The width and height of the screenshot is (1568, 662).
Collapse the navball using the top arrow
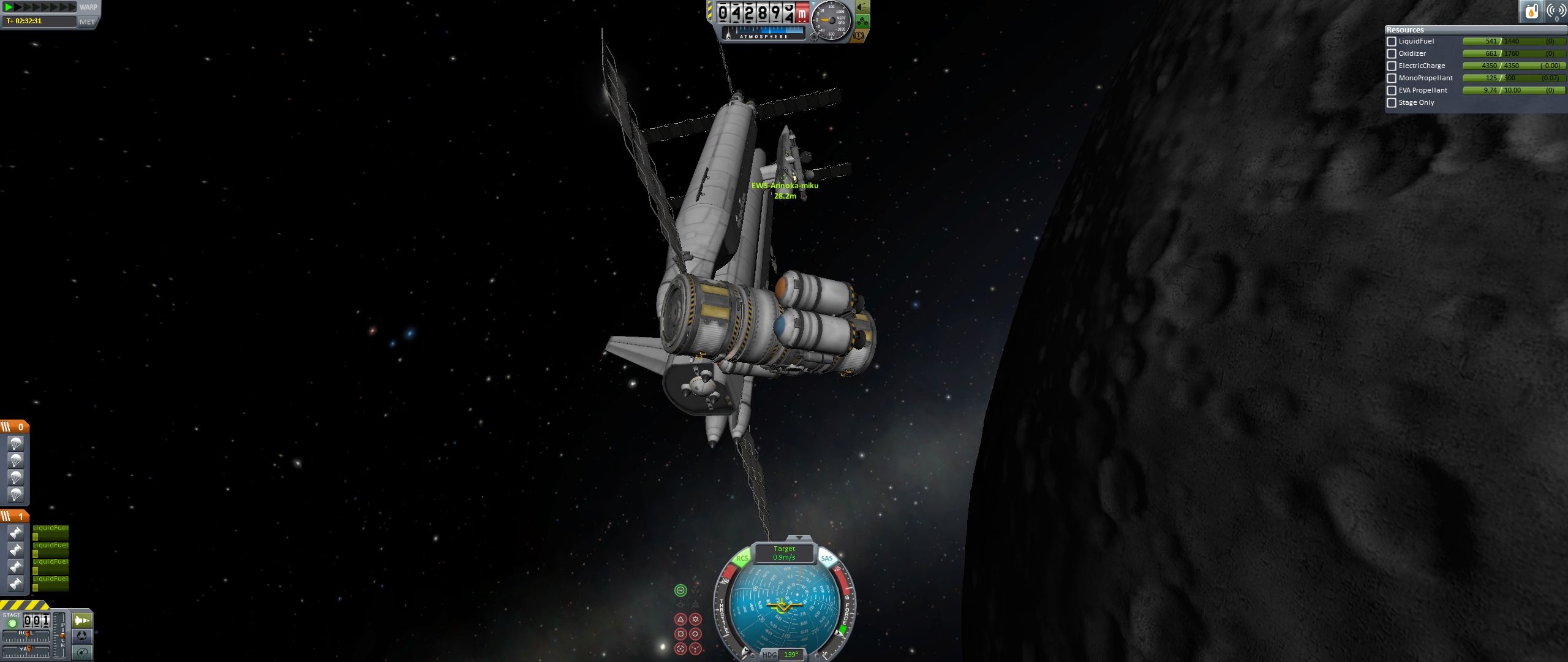click(798, 538)
